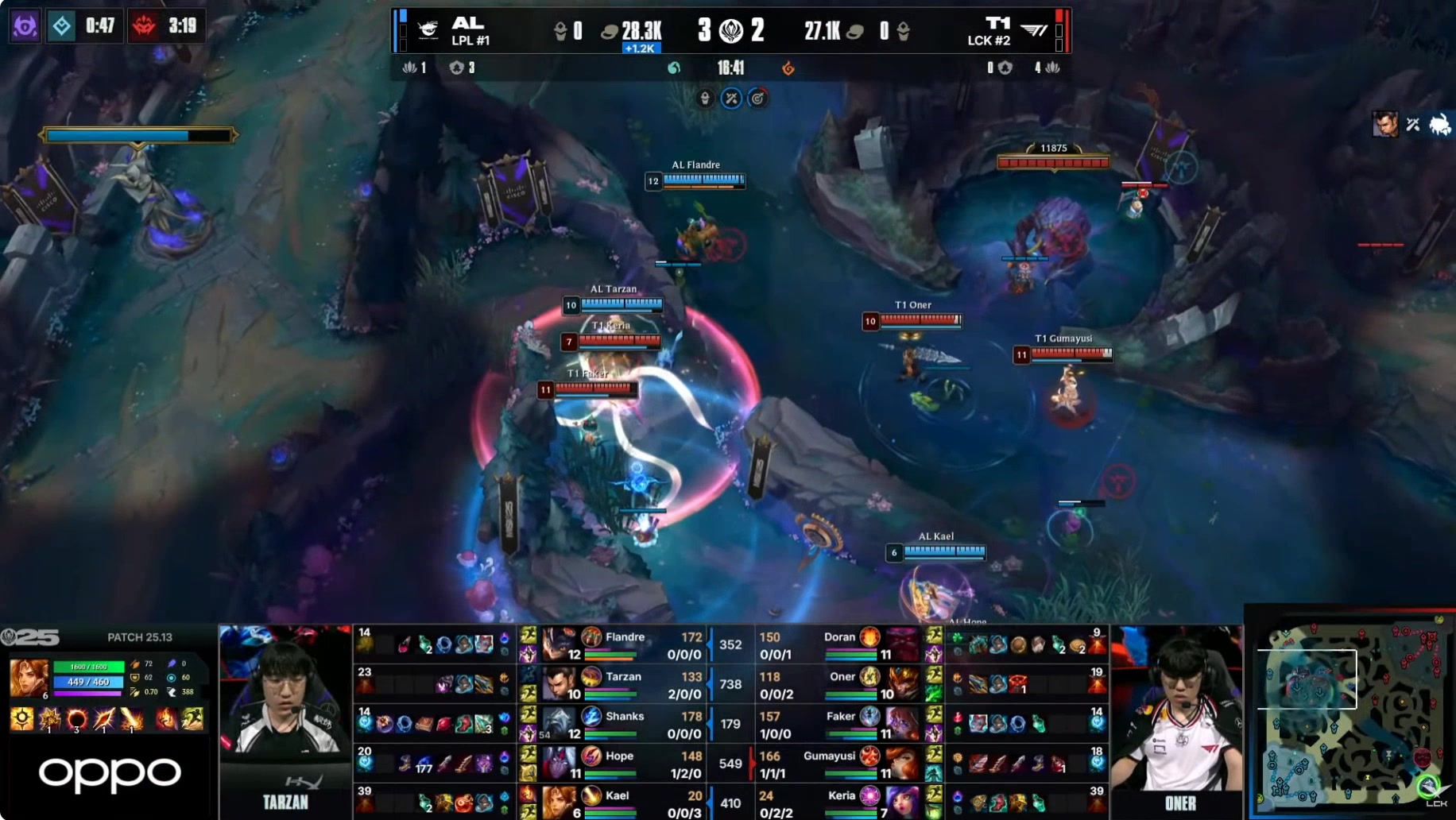Click the T1 team logo in scoreboard
This screenshot has height=820, width=1456.
(x=1033, y=30)
